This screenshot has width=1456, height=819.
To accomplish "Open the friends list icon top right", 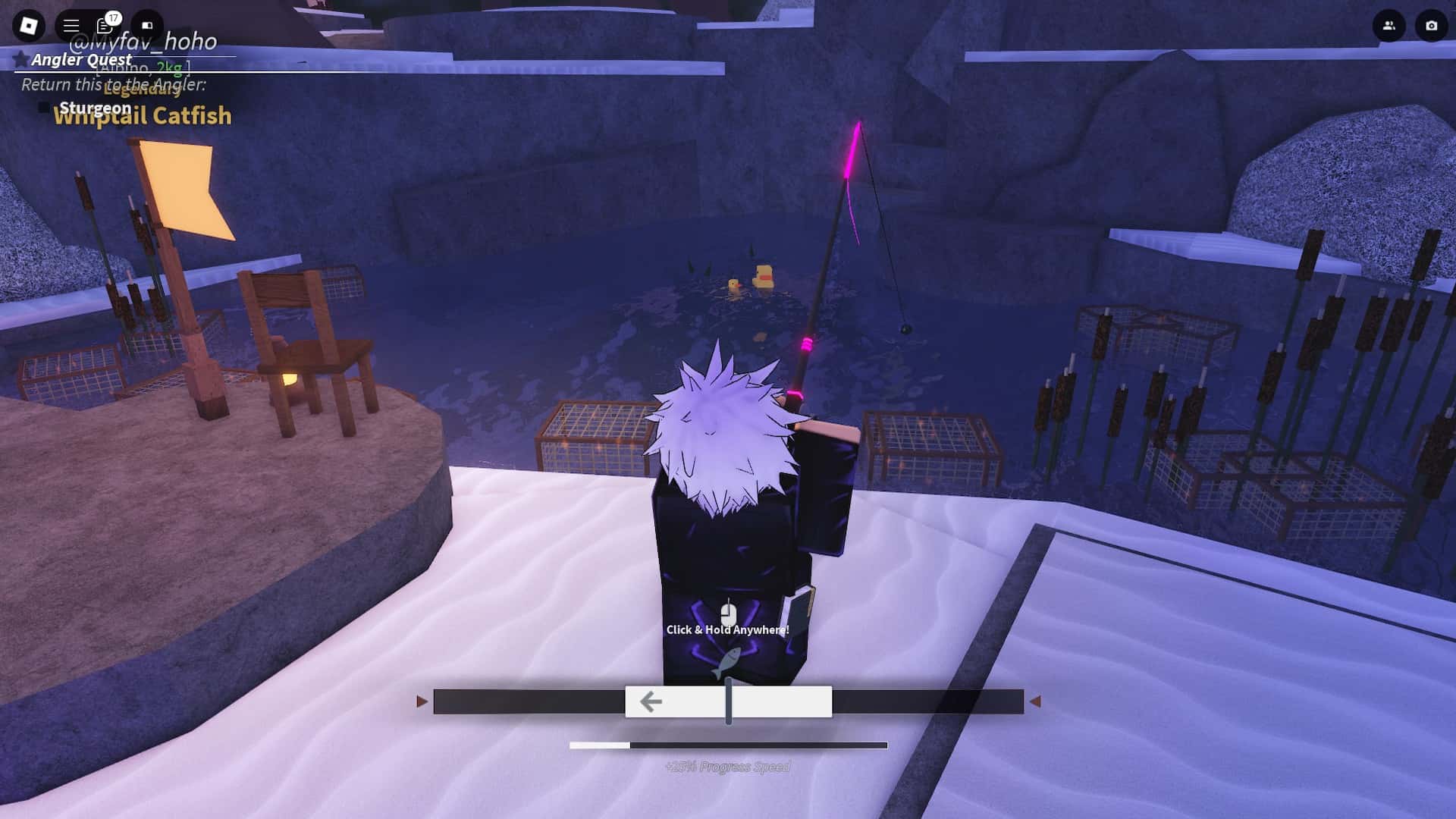I will coord(1388,26).
